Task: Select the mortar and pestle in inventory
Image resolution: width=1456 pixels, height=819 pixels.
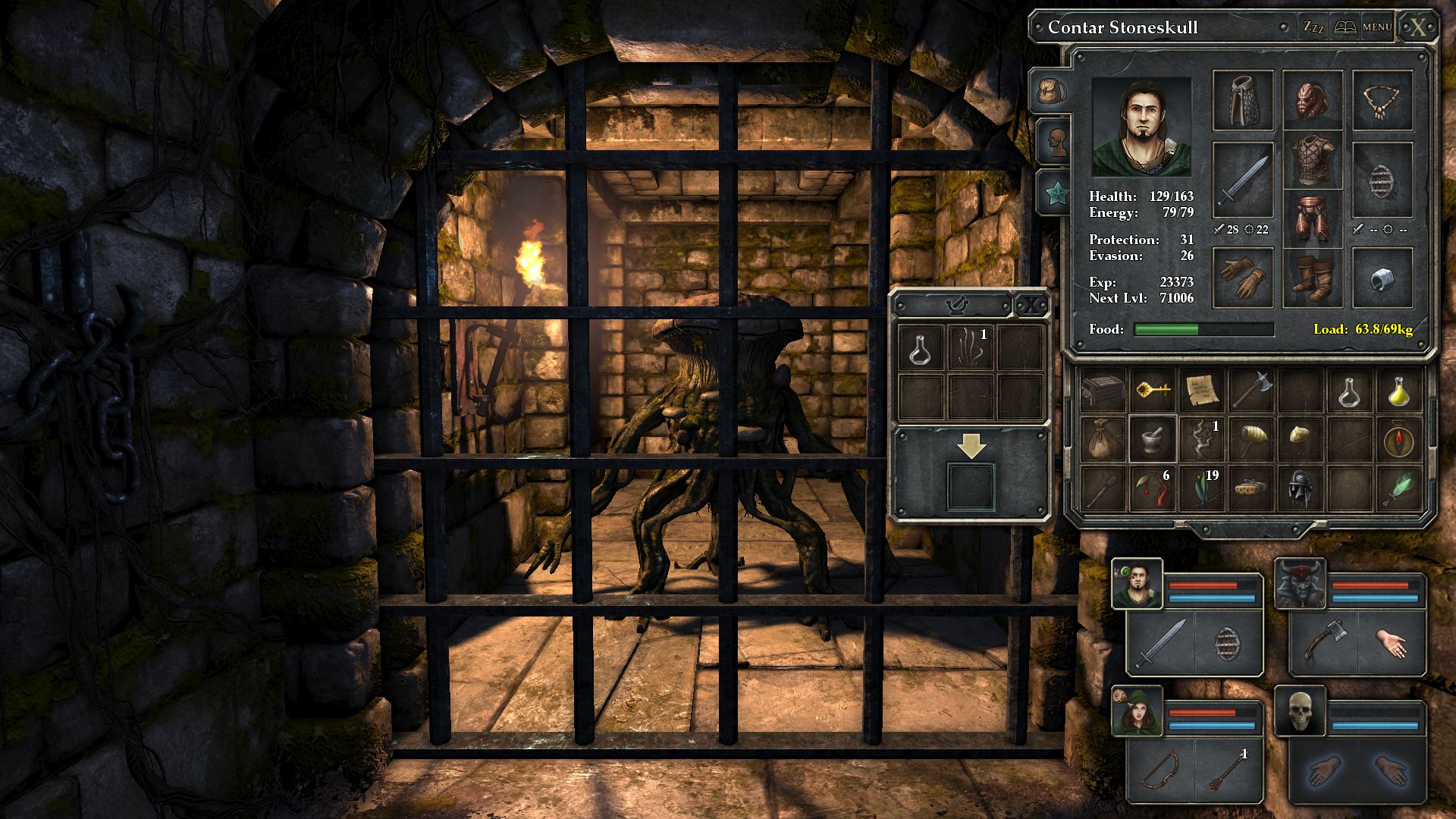Action: (1152, 440)
